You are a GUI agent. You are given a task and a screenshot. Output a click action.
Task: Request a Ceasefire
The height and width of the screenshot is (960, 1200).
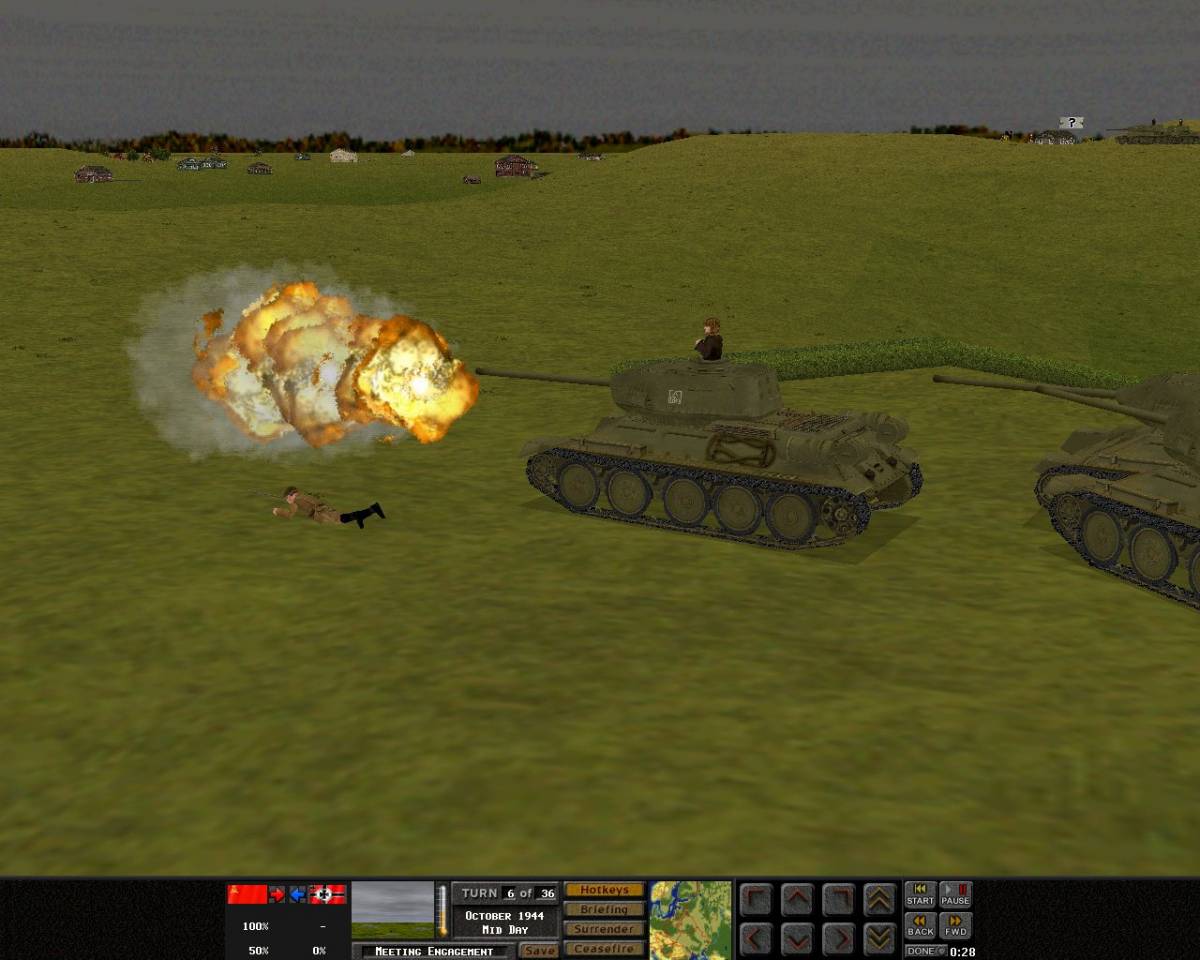click(x=604, y=948)
